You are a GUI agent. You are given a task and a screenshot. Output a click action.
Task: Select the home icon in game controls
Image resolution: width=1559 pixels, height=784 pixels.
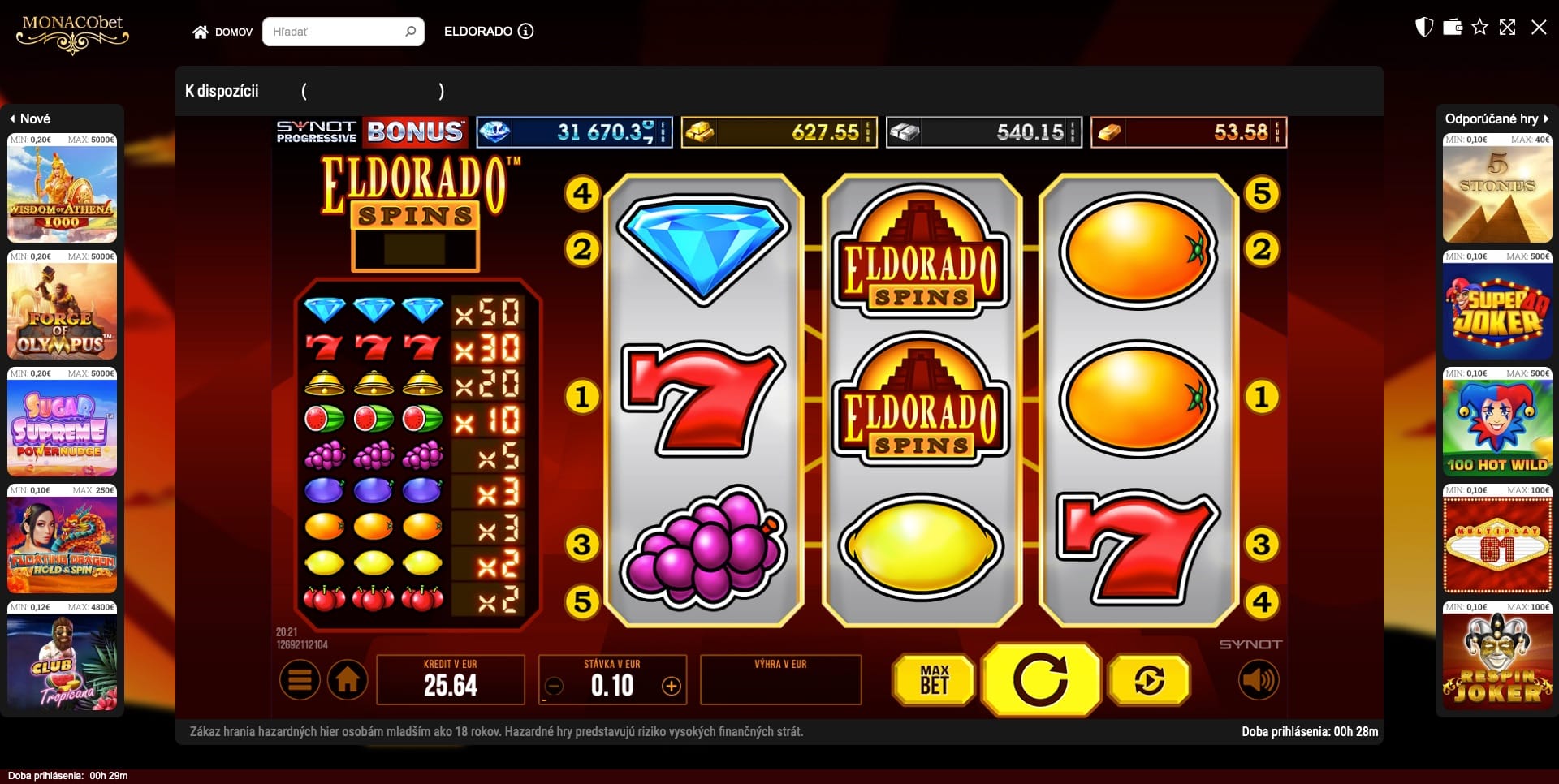(x=348, y=679)
